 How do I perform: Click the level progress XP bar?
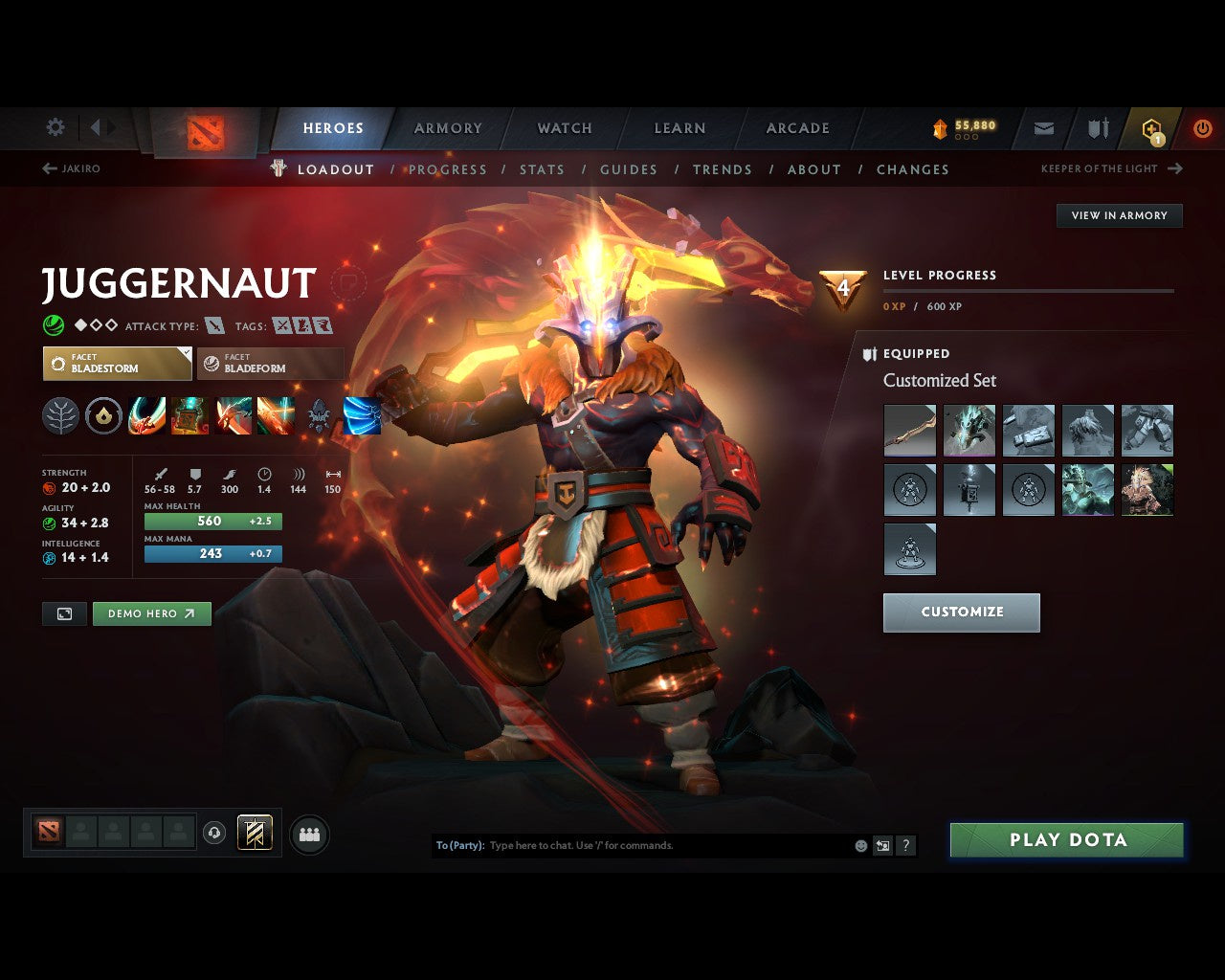point(1029,292)
